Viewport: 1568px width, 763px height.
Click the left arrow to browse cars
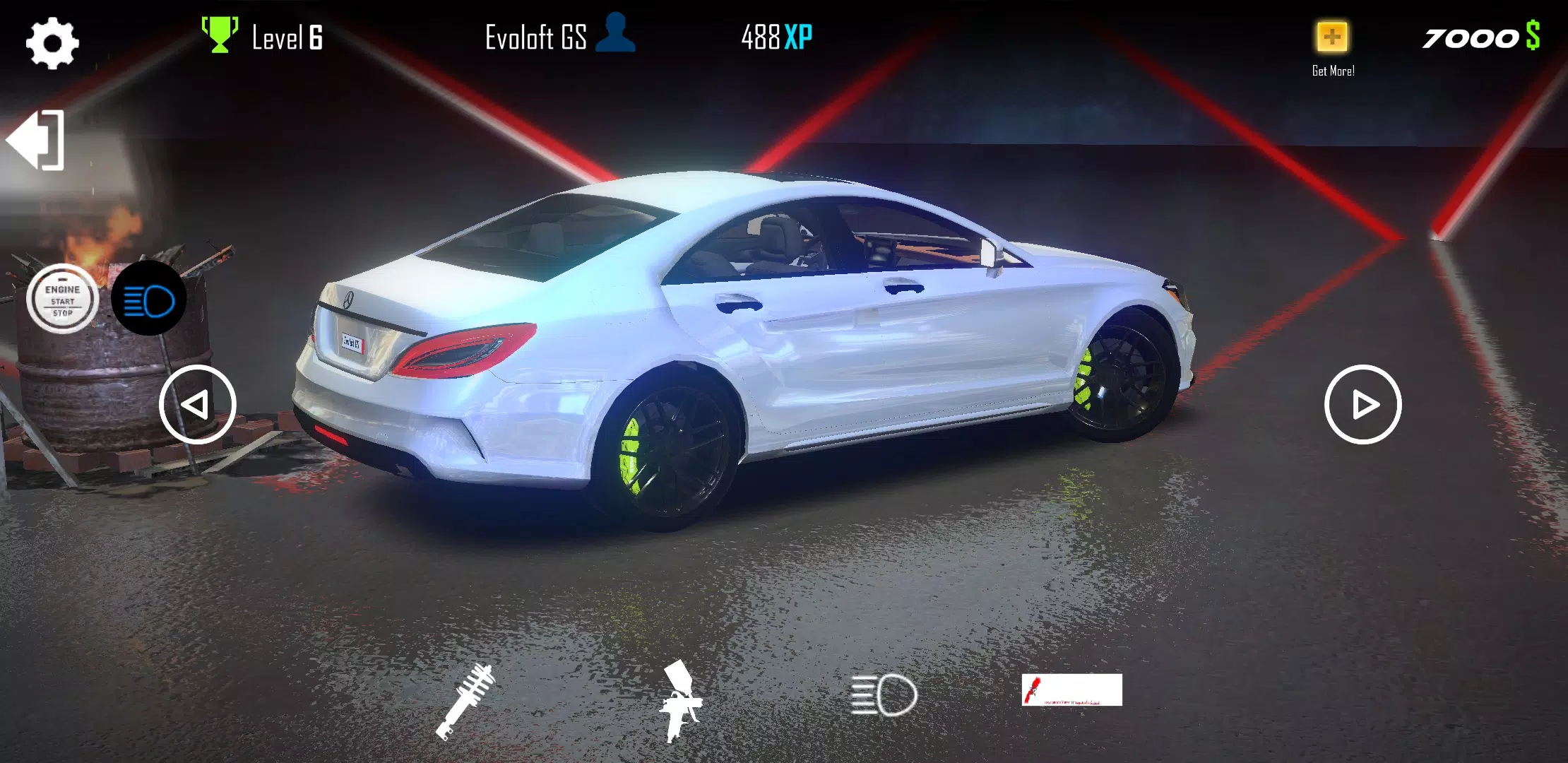(x=198, y=404)
